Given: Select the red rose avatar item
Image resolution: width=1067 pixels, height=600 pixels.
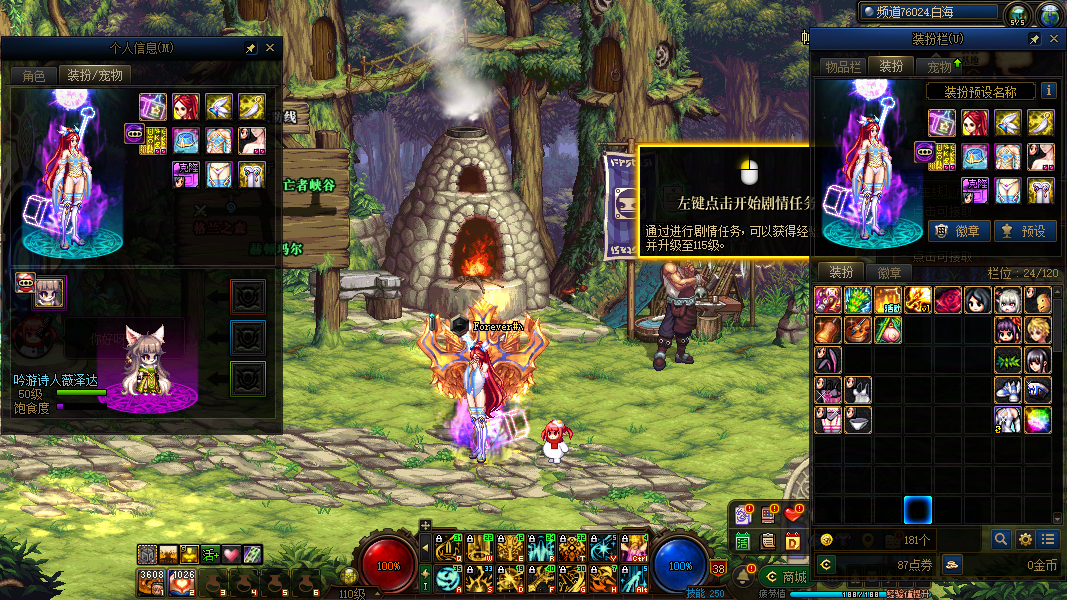Looking at the screenshot, I should point(947,300).
